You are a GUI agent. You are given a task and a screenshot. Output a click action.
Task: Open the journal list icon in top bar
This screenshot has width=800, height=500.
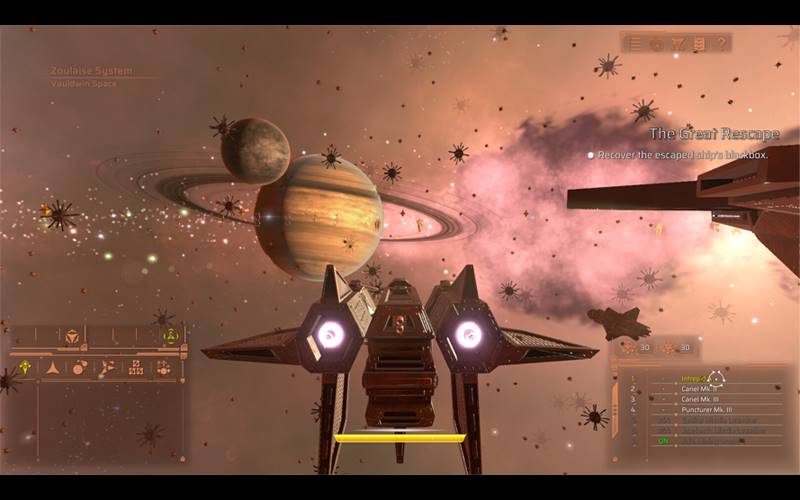[700, 43]
